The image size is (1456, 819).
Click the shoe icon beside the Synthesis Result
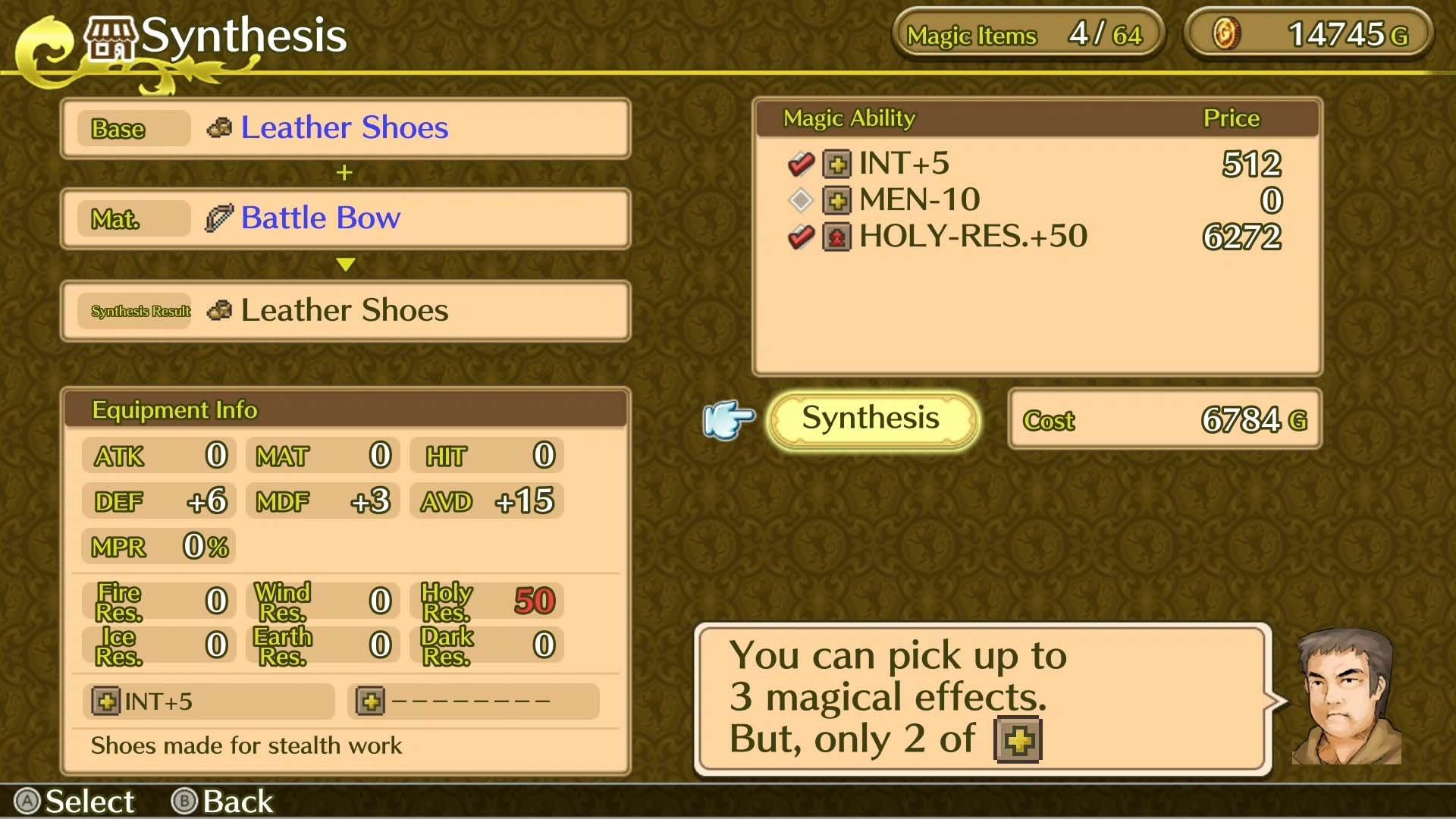(x=219, y=310)
